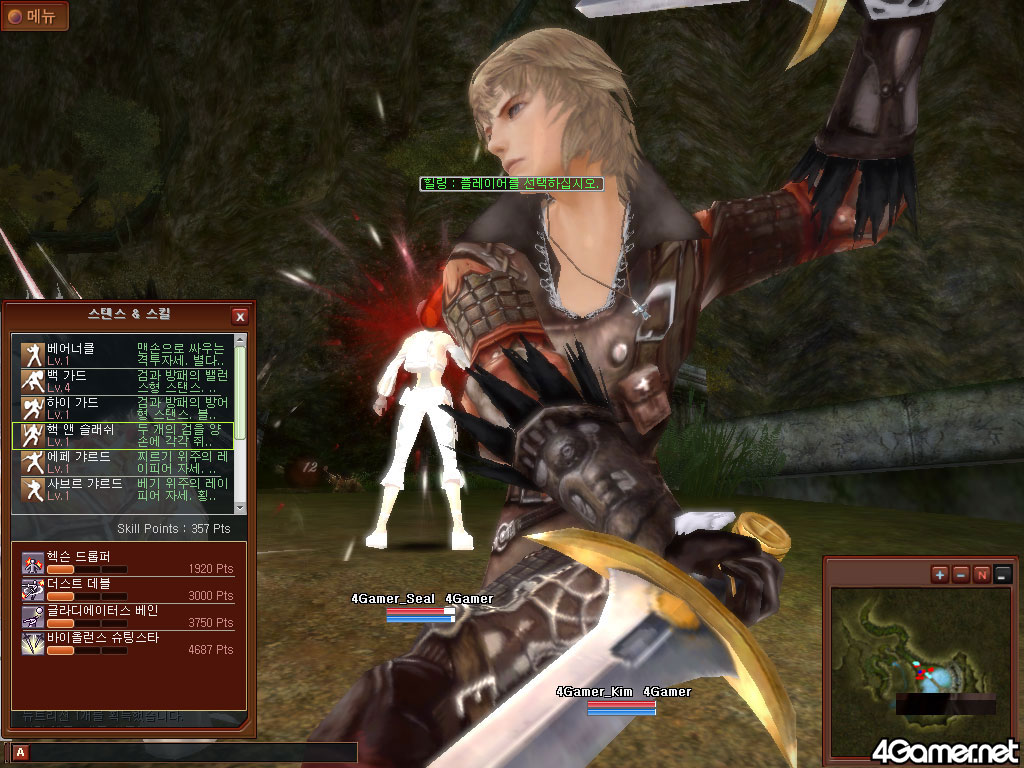Toggle the minimap N button
This screenshot has height=768, width=1024.
pyautogui.click(x=981, y=574)
